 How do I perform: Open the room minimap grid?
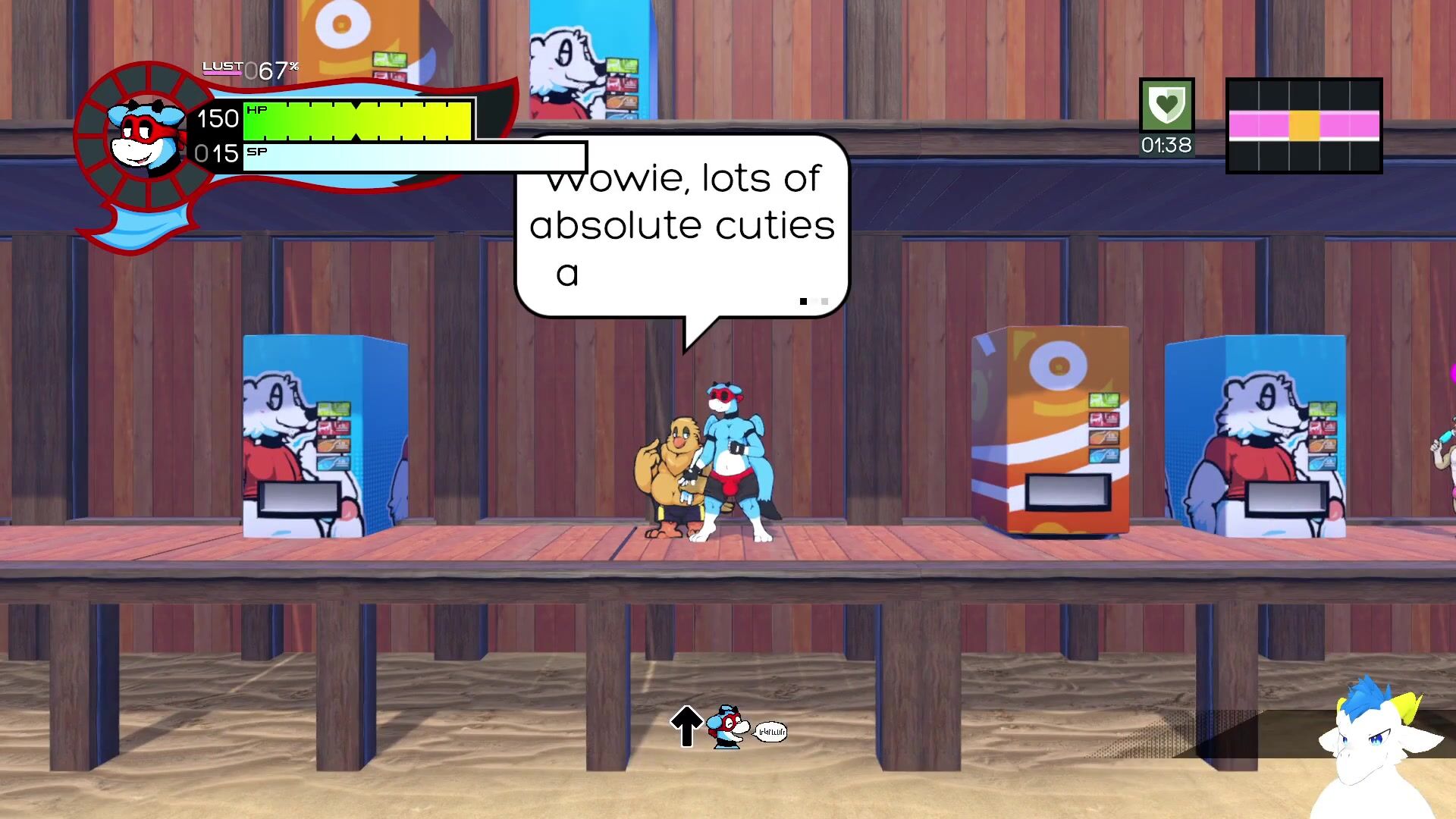pyautogui.click(x=1304, y=126)
